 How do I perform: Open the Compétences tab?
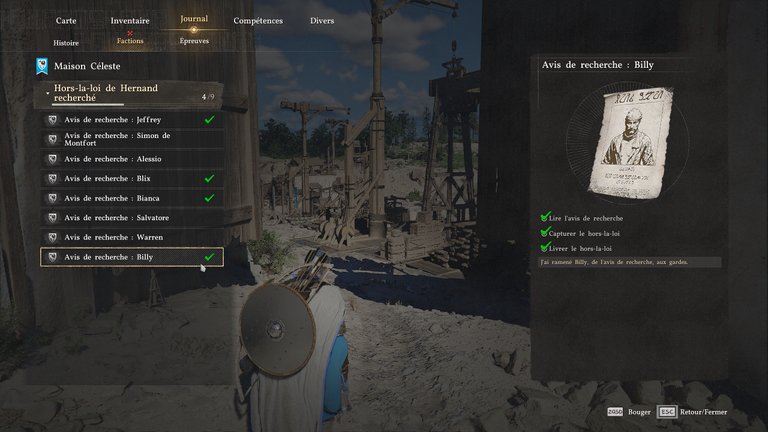(x=258, y=20)
